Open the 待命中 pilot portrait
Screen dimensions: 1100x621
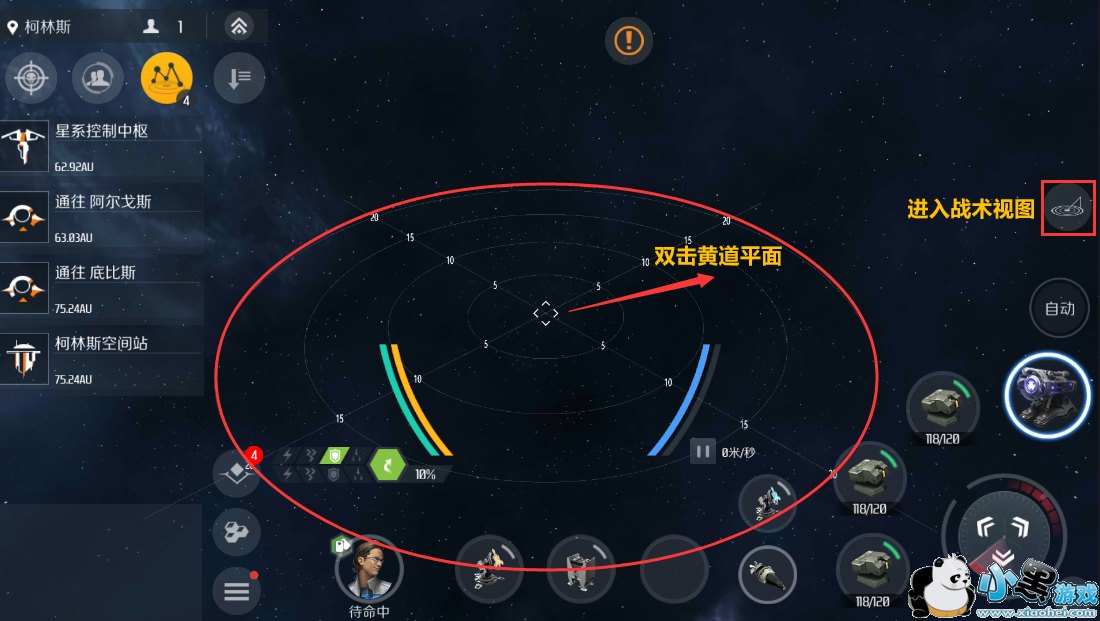pyautogui.click(x=369, y=568)
